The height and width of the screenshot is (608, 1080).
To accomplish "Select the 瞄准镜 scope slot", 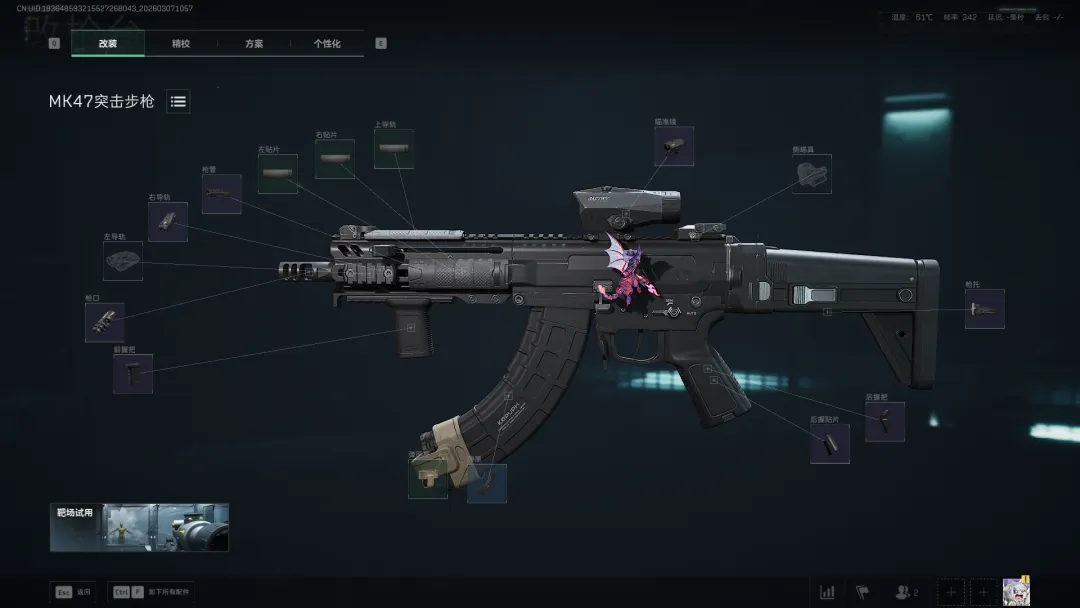I will click(674, 146).
